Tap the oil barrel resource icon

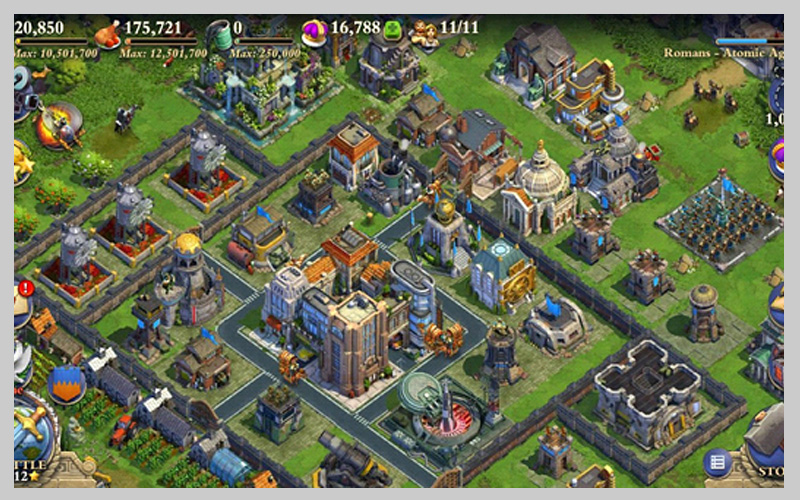coord(220,35)
